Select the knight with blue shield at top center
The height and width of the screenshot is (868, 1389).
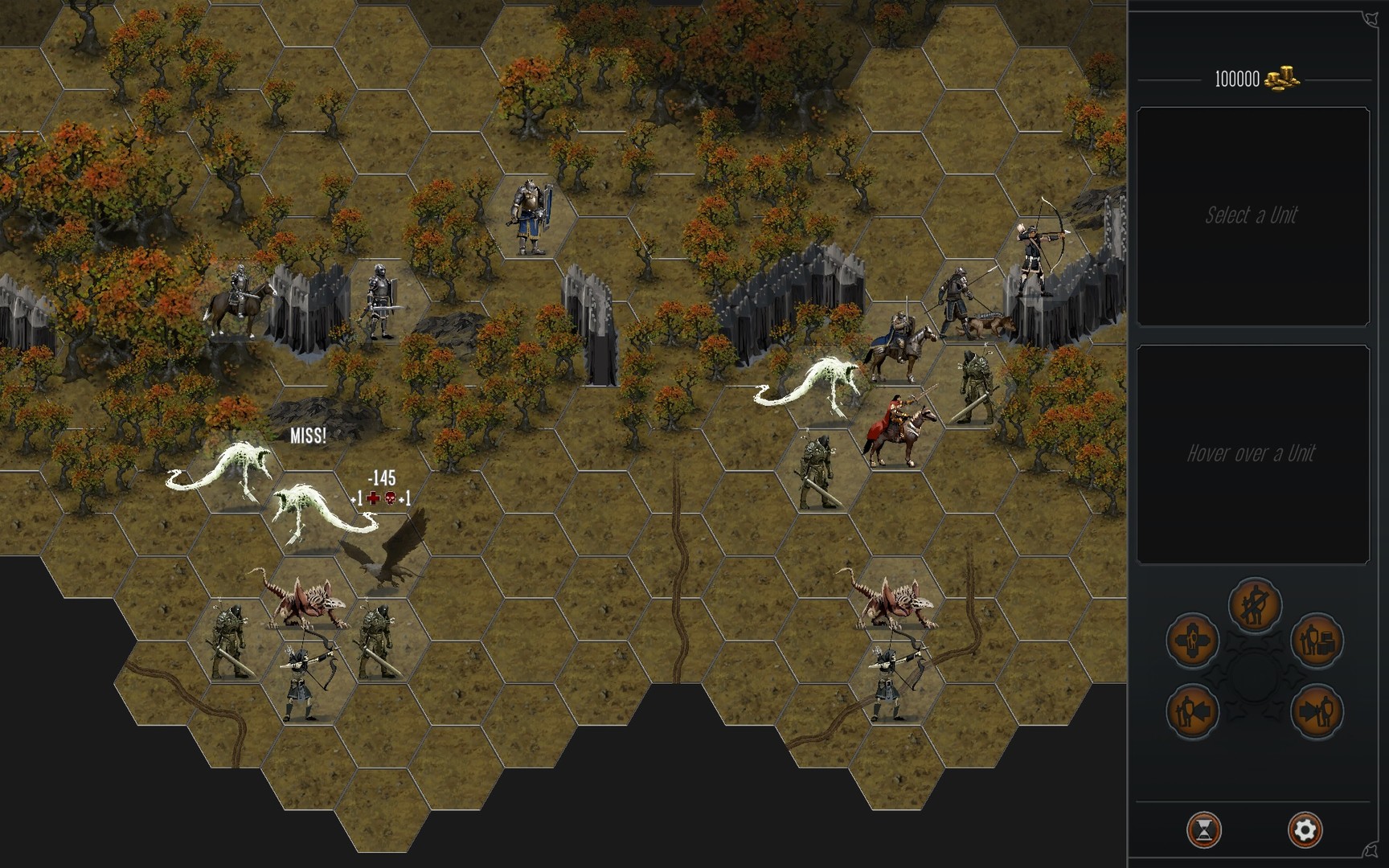coord(531,213)
